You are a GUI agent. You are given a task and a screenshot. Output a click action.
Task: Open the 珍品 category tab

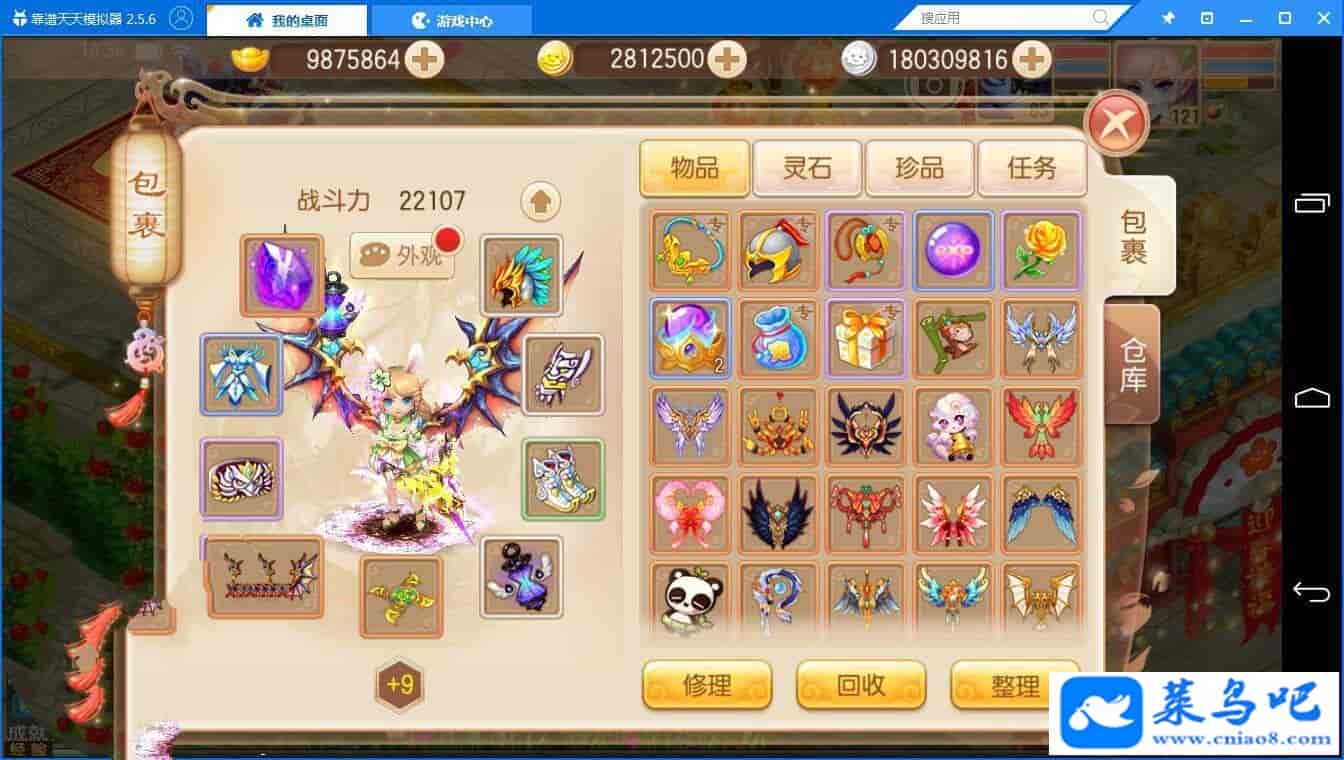coord(919,167)
